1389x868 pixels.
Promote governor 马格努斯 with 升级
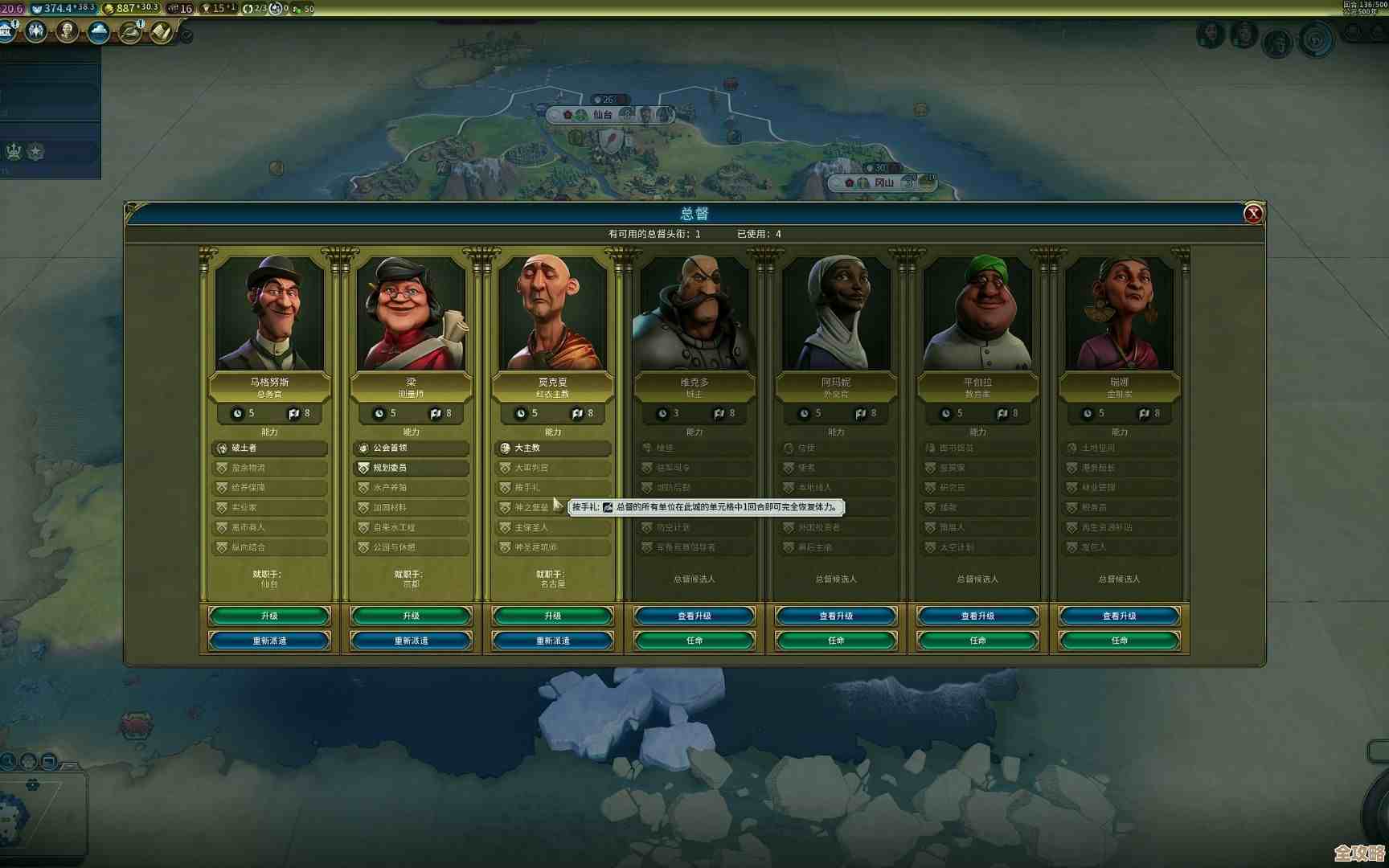(x=269, y=616)
